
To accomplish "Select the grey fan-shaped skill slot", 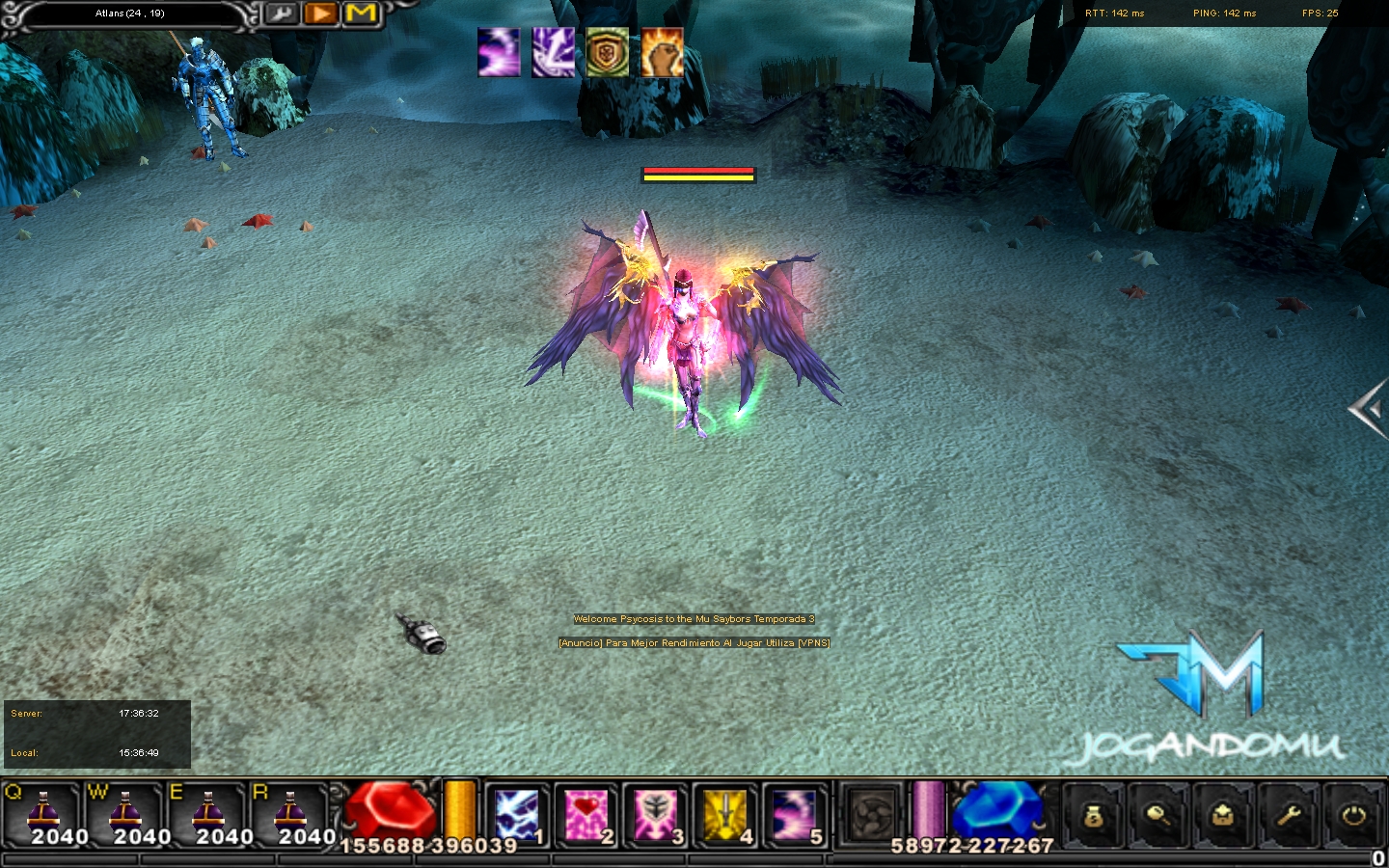I will coord(871,815).
